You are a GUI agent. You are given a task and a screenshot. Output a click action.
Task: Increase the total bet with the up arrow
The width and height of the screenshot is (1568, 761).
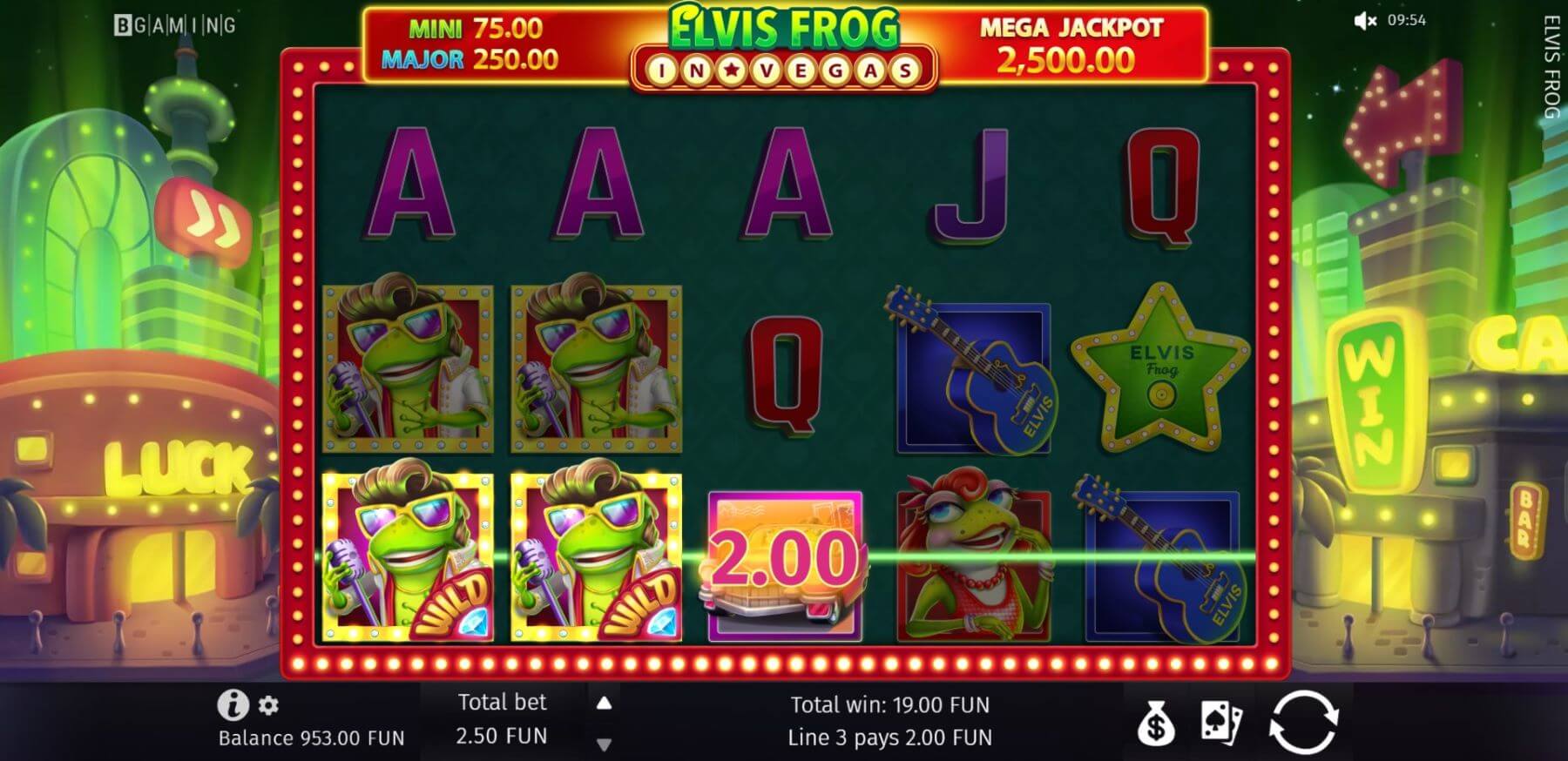[604, 703]
